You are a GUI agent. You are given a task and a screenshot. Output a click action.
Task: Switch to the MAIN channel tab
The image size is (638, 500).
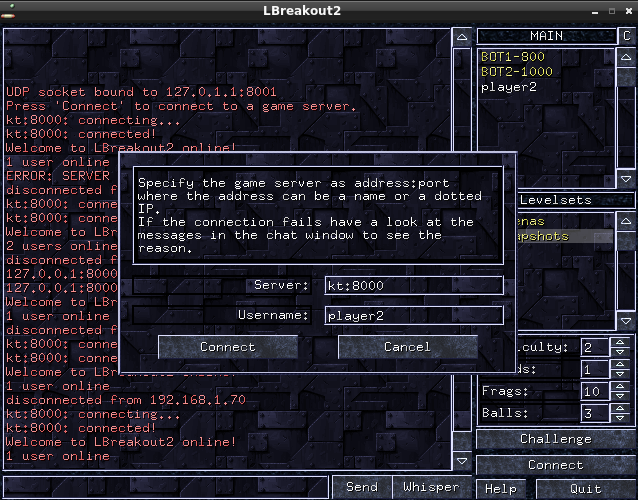(x=546, y=36)
